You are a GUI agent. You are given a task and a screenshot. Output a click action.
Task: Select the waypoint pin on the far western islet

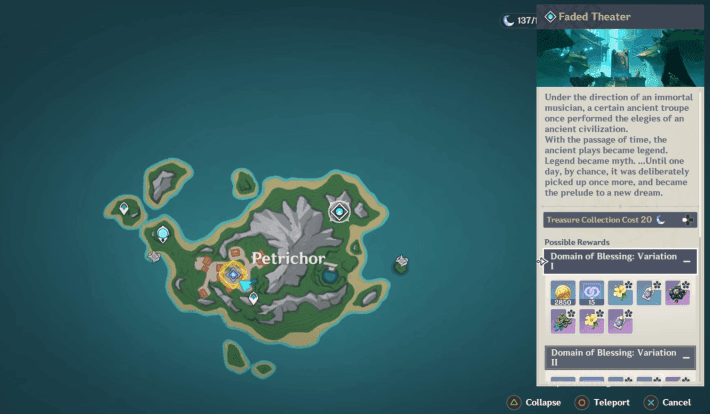(124, 209)
